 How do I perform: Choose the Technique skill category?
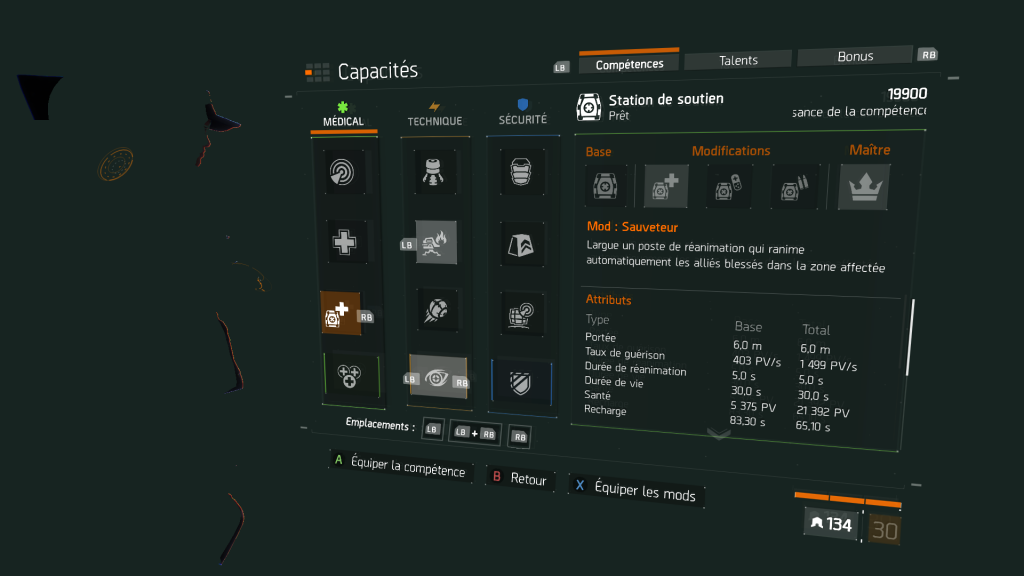click(434, 114)
